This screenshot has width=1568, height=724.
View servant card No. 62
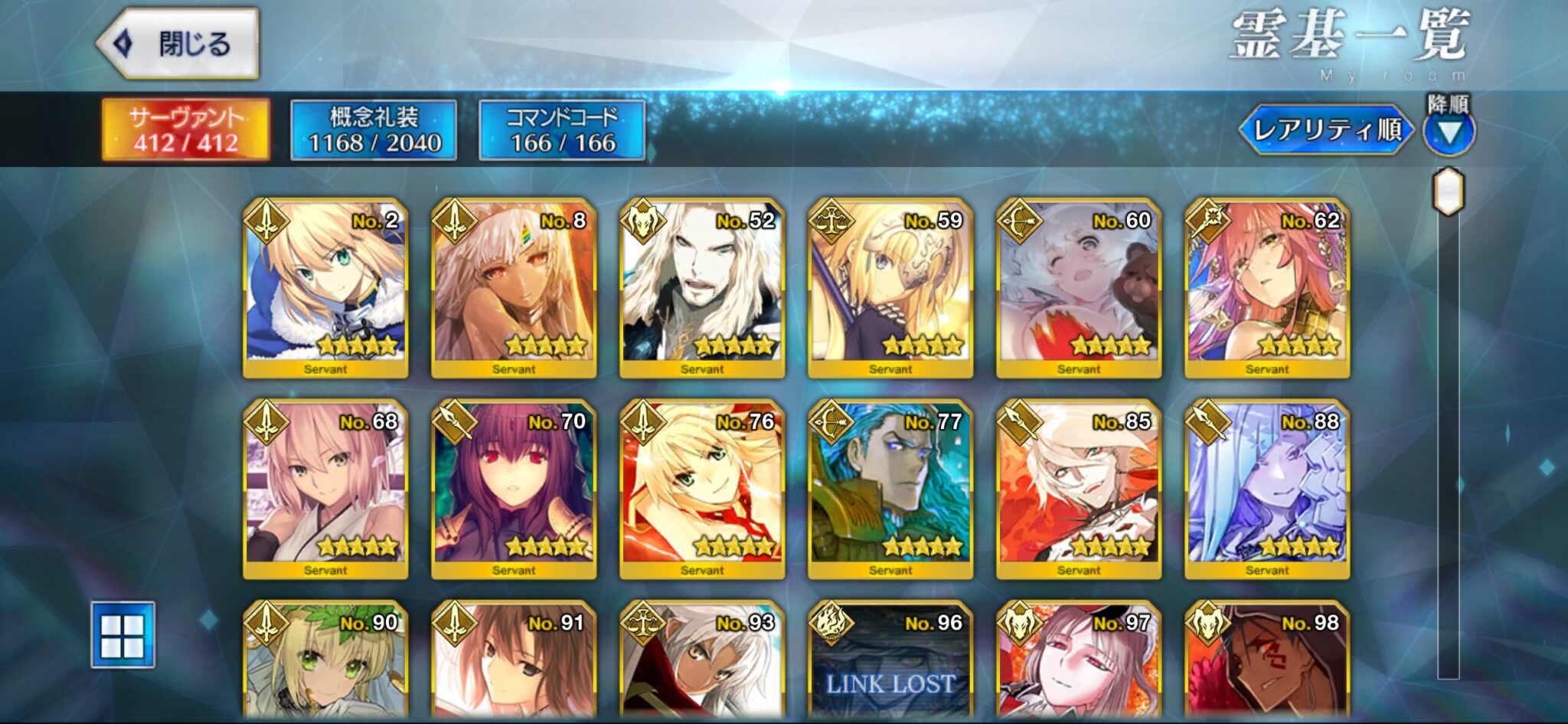click(1267, 287)
